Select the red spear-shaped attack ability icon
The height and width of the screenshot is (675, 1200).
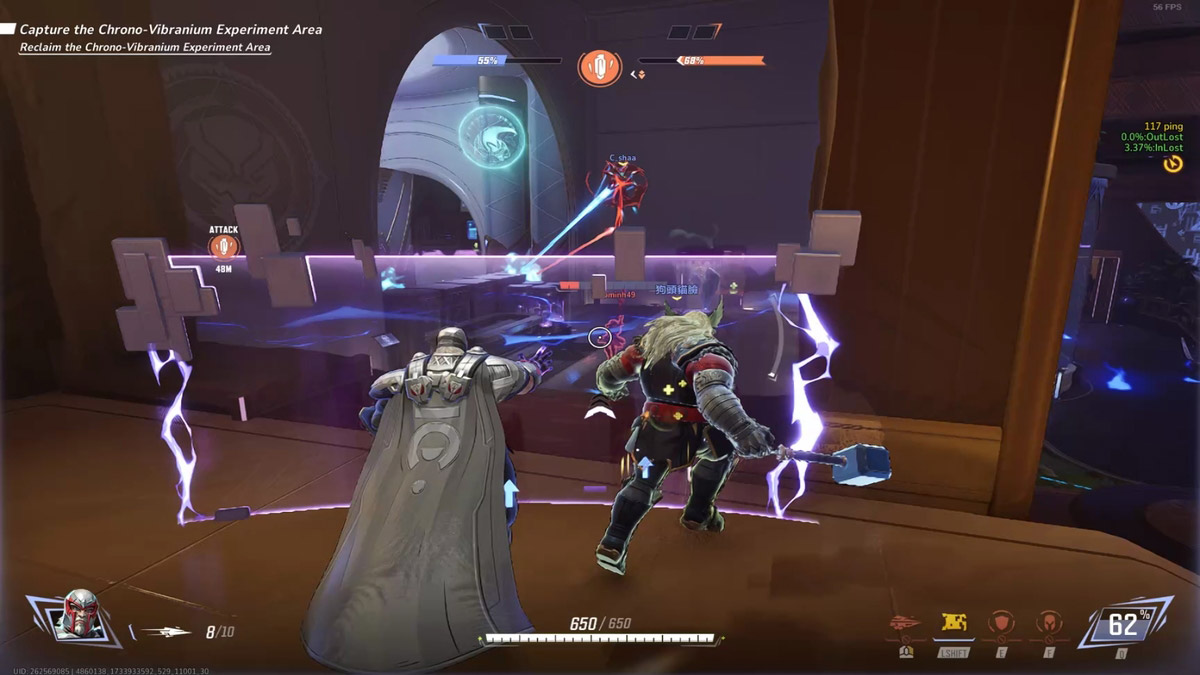tap(904, 623)
